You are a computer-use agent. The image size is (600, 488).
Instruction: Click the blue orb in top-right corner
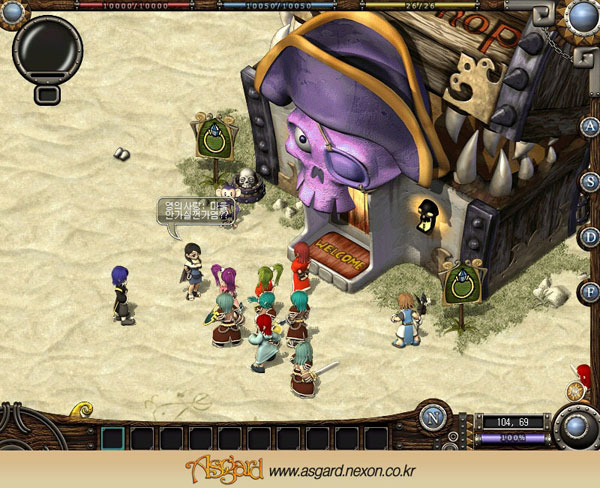[x=581, y=16]
